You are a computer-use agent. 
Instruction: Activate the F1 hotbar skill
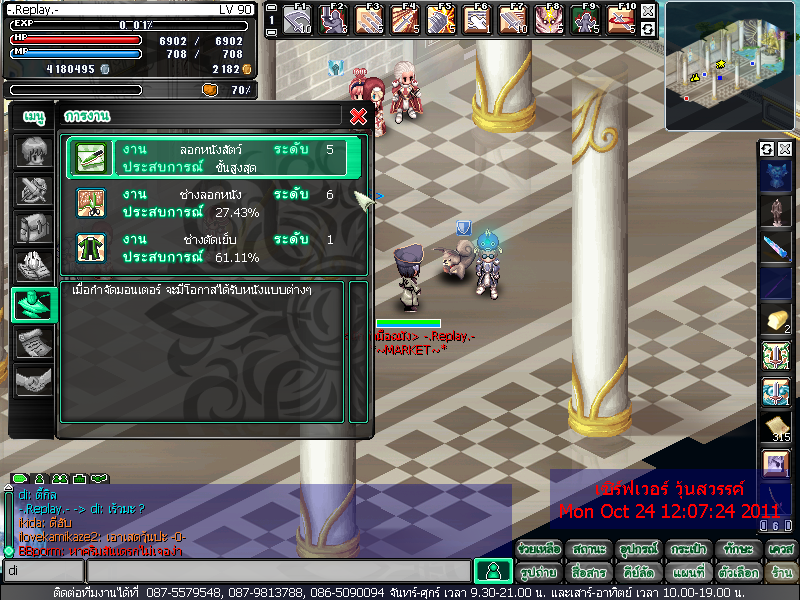pos(298,19)
